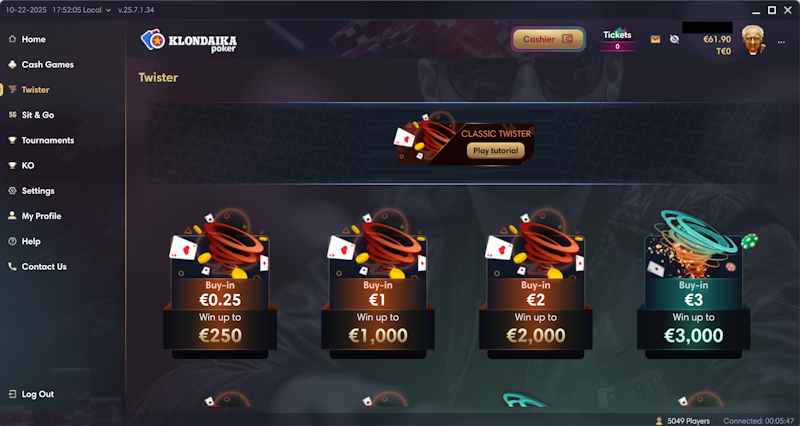Open the Tickets panel
This screenshot has height=426, width=800.
pyautogui.click(x=617, y=40)
